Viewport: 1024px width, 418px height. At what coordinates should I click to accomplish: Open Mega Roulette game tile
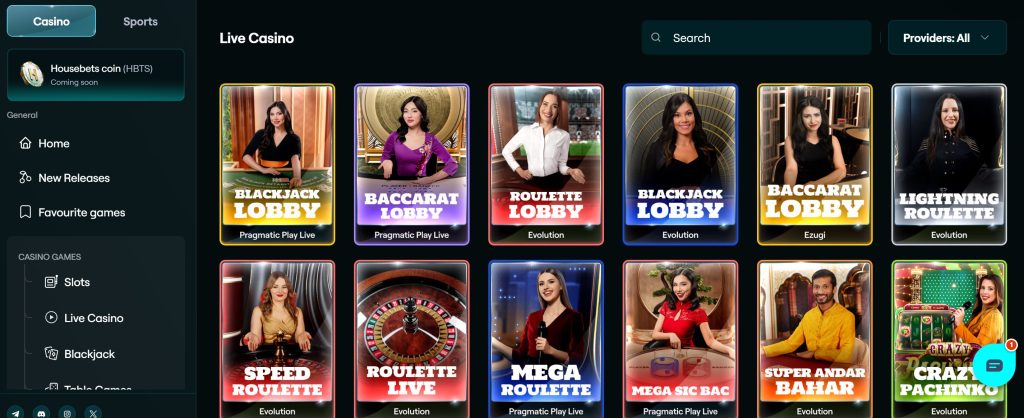coord(546,338)
